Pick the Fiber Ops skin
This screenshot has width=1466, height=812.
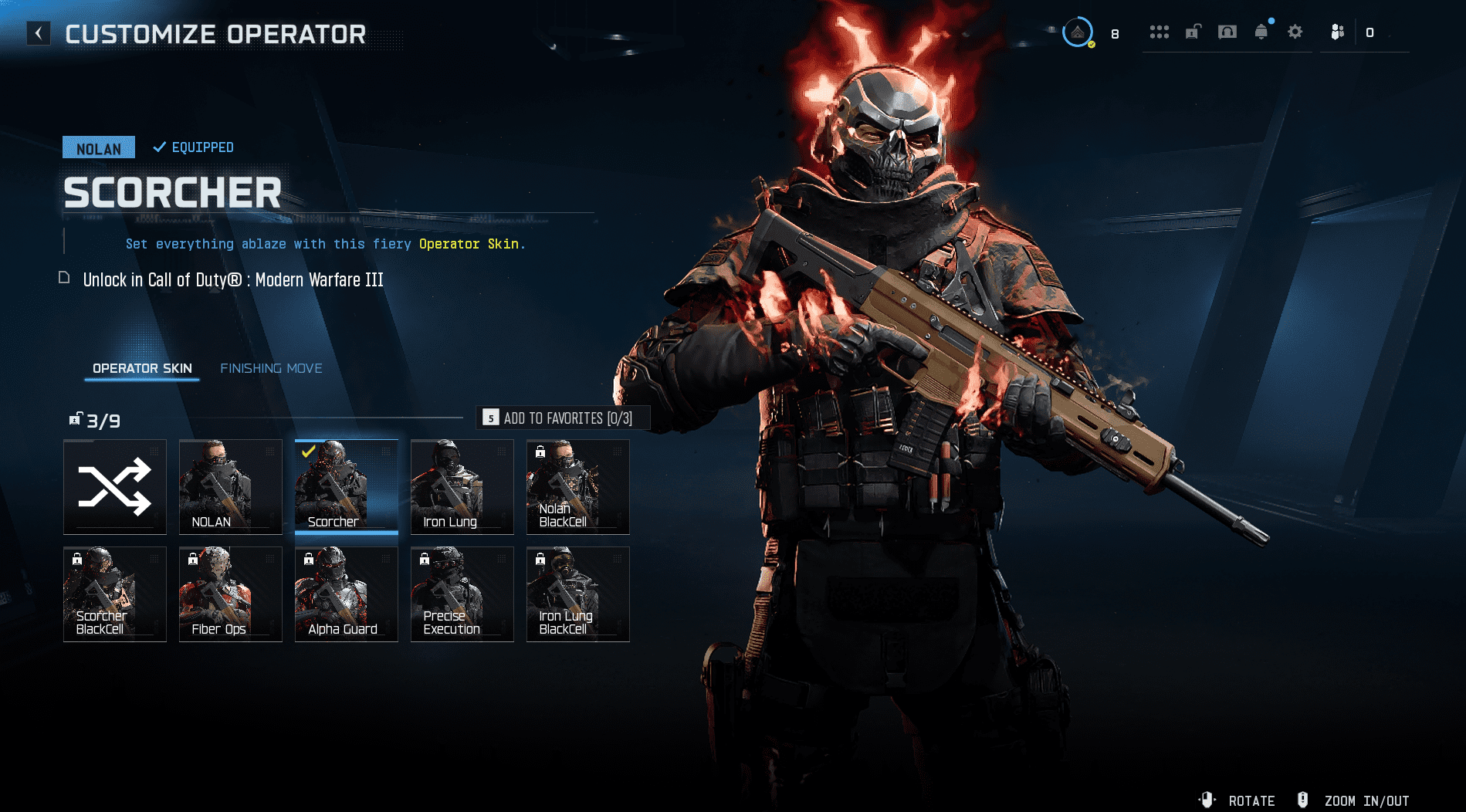231,594
